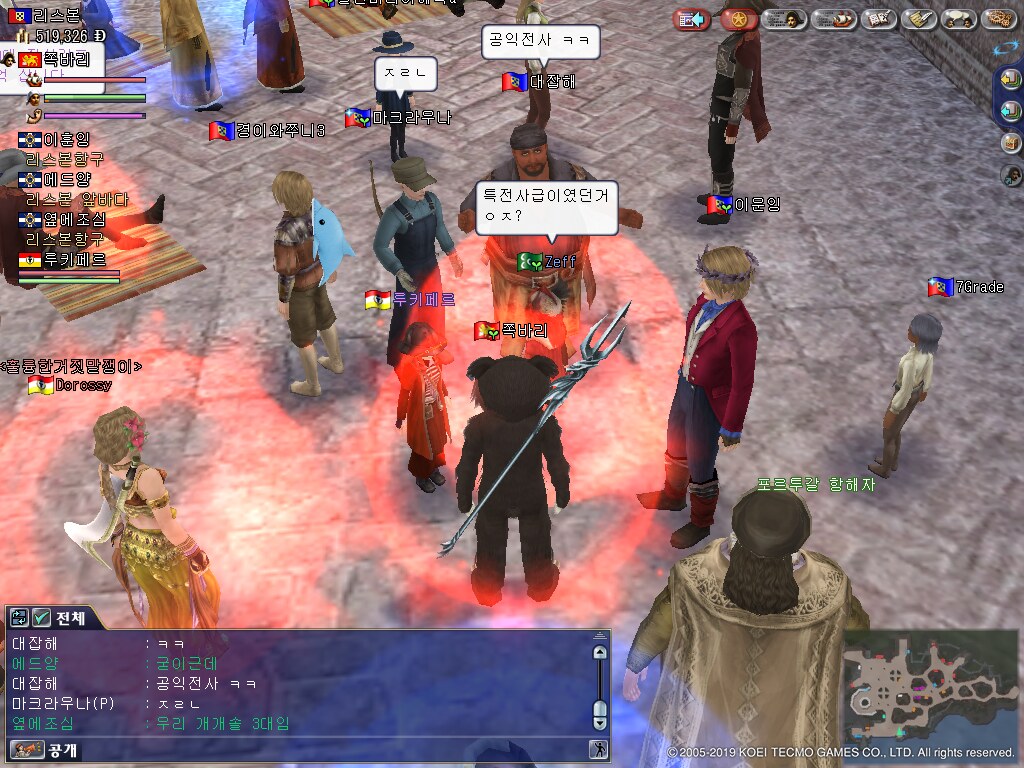Open the character portrait info menu
Viewport: 1024px width, 768px height.
click(784, 19)
